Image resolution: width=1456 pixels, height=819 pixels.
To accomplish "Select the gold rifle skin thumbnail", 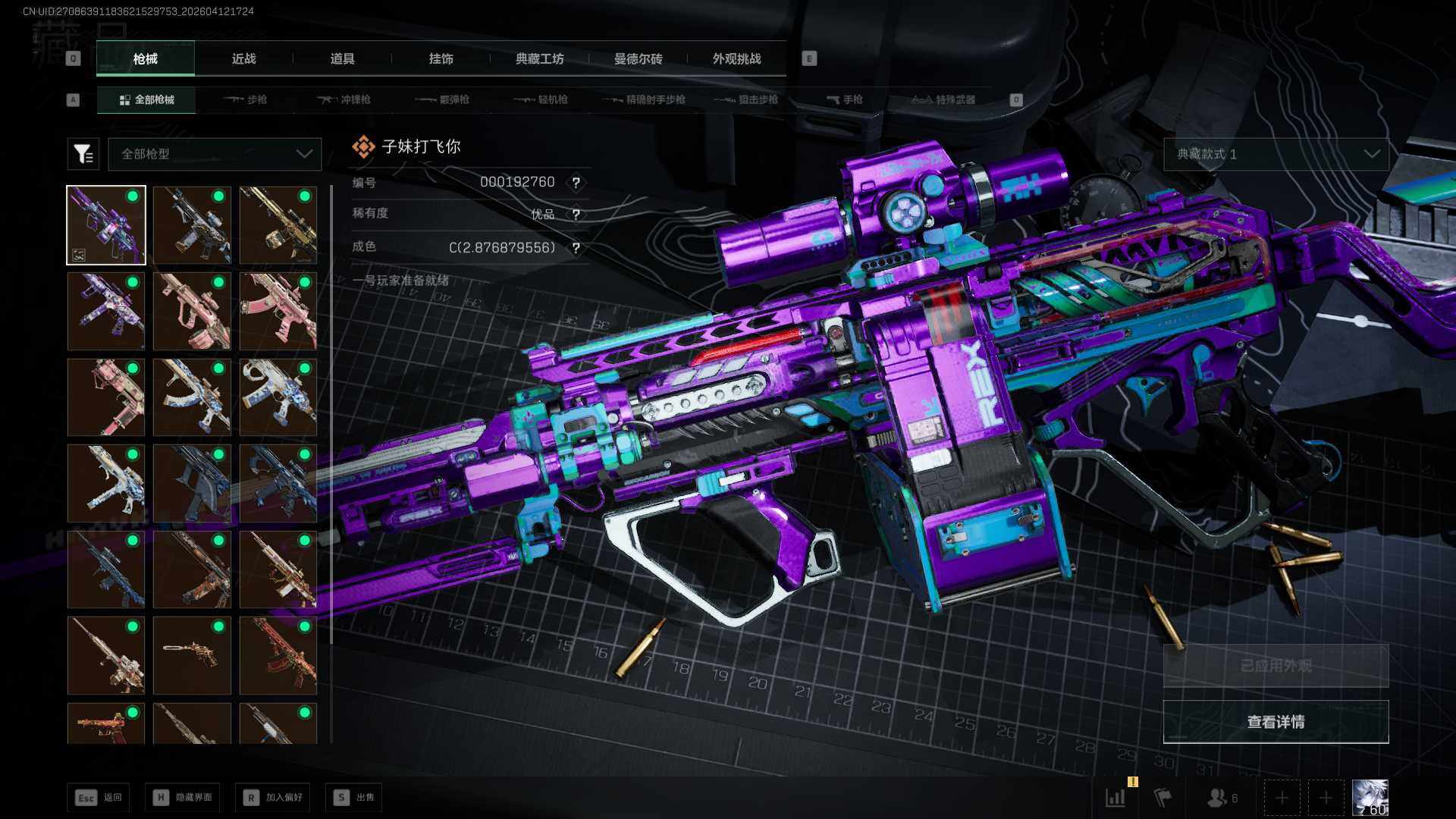I will tap(278, 225).
